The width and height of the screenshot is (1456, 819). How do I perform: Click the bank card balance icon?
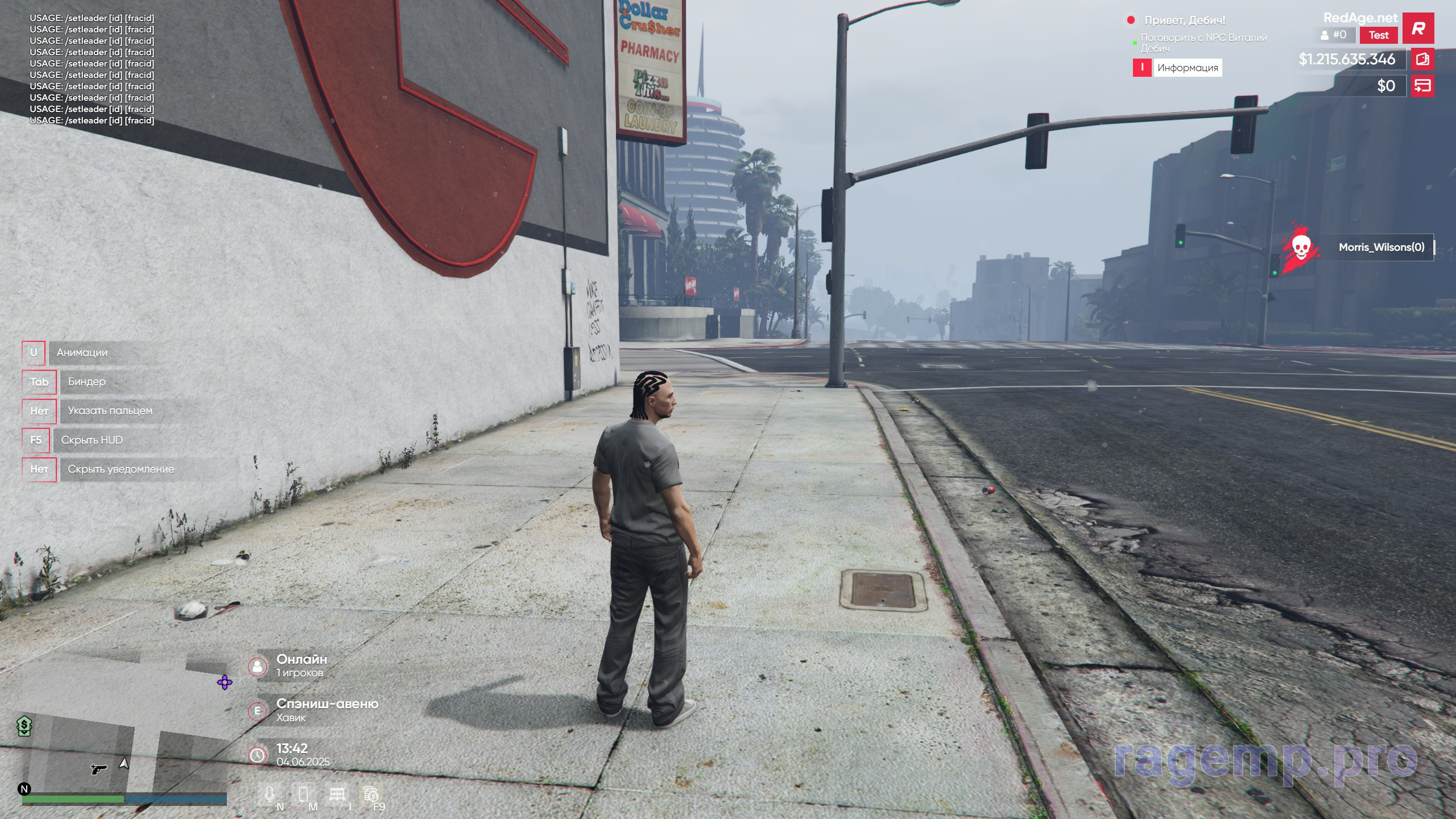(x=1422, y=86)
